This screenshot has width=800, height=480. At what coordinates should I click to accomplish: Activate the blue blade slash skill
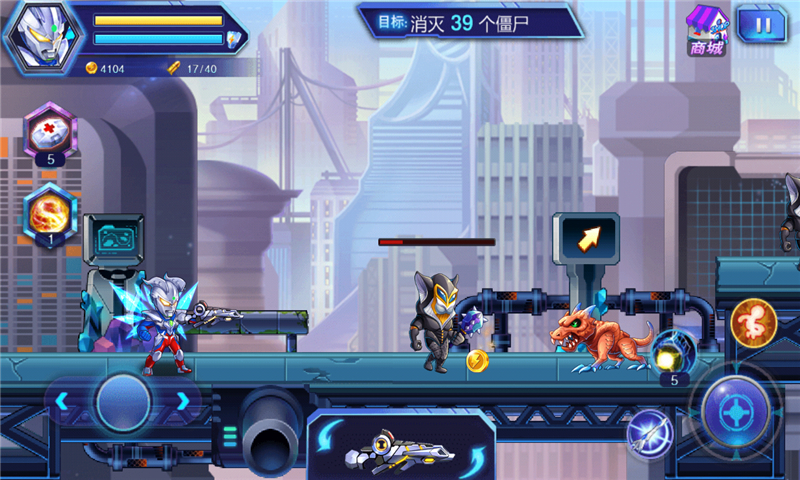[x=649, y=433]
